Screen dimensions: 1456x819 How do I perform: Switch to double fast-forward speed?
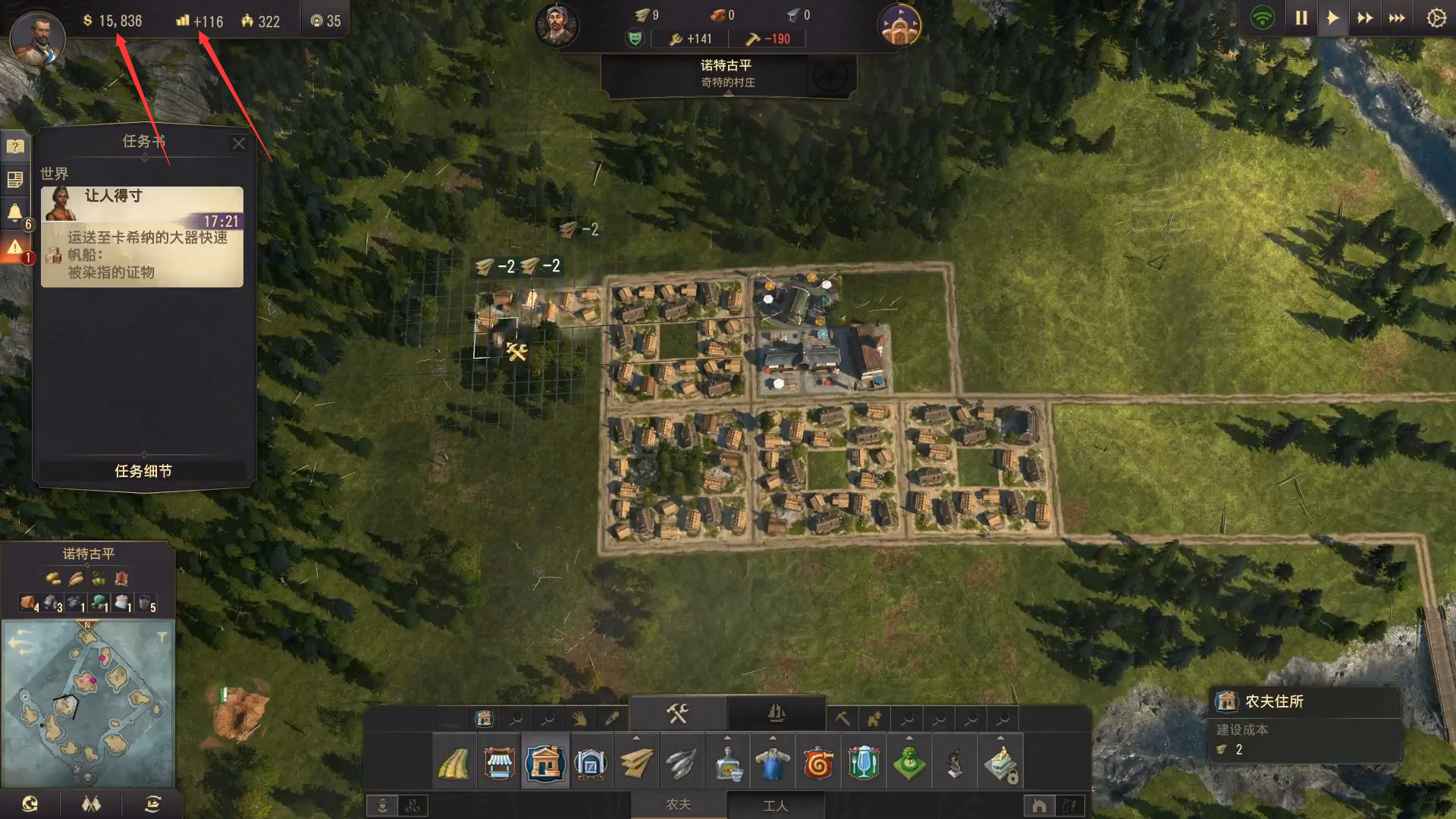point(1365,18)
